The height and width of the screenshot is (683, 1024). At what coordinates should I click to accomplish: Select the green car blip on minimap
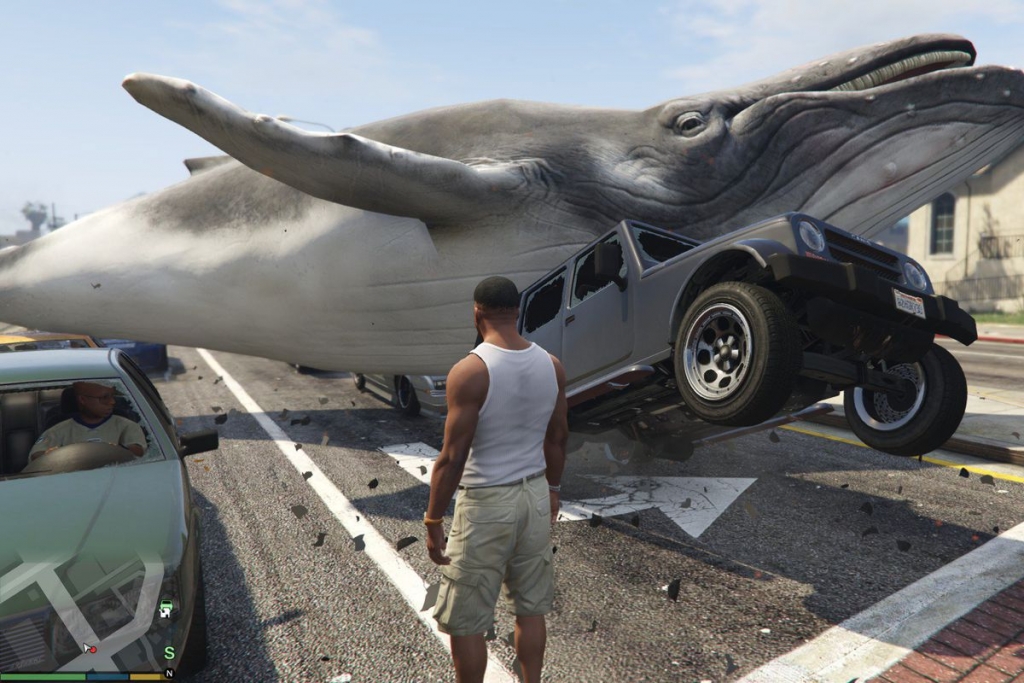(x=165, y=604)
